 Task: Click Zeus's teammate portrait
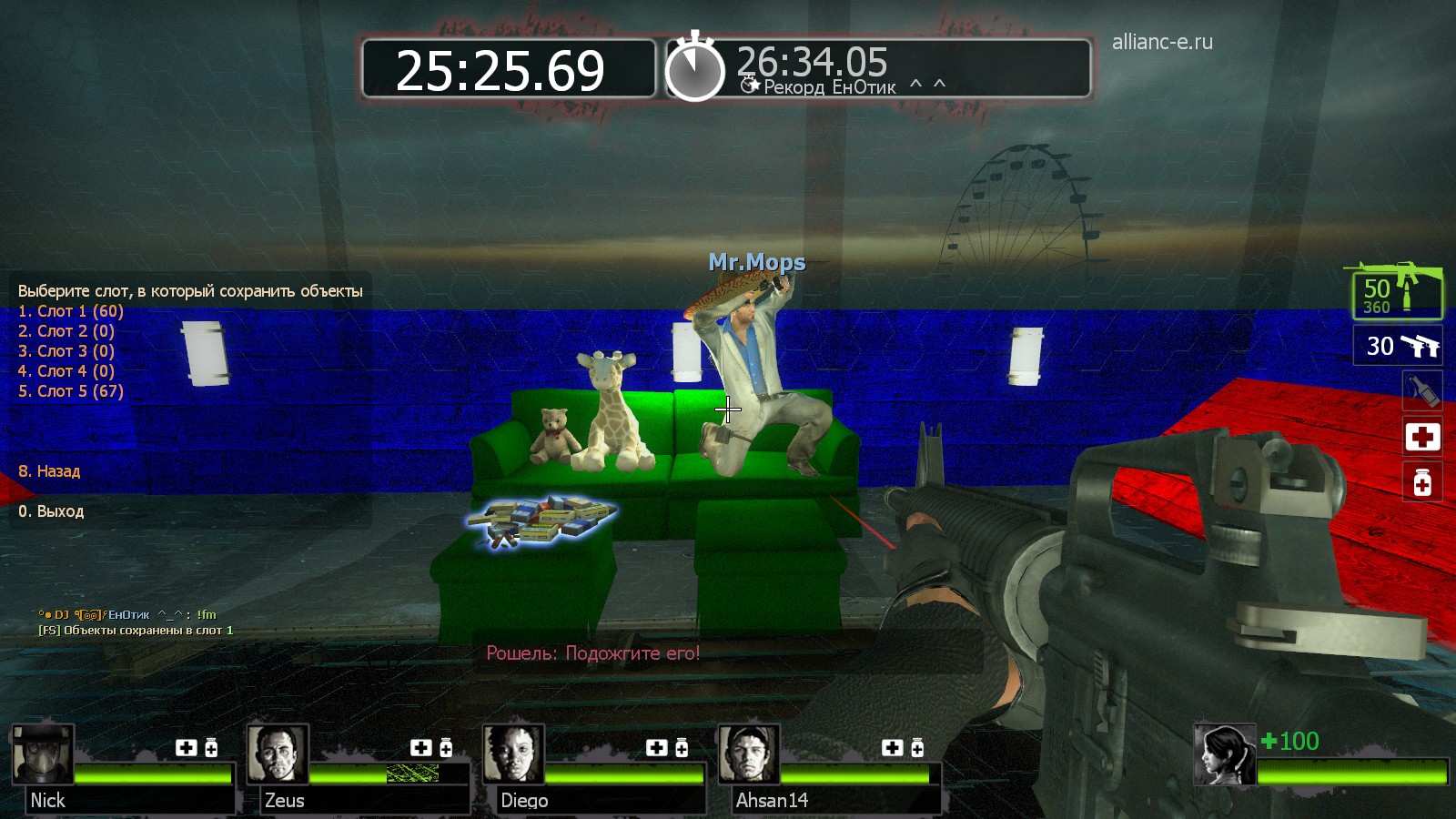tap(278, 753)
